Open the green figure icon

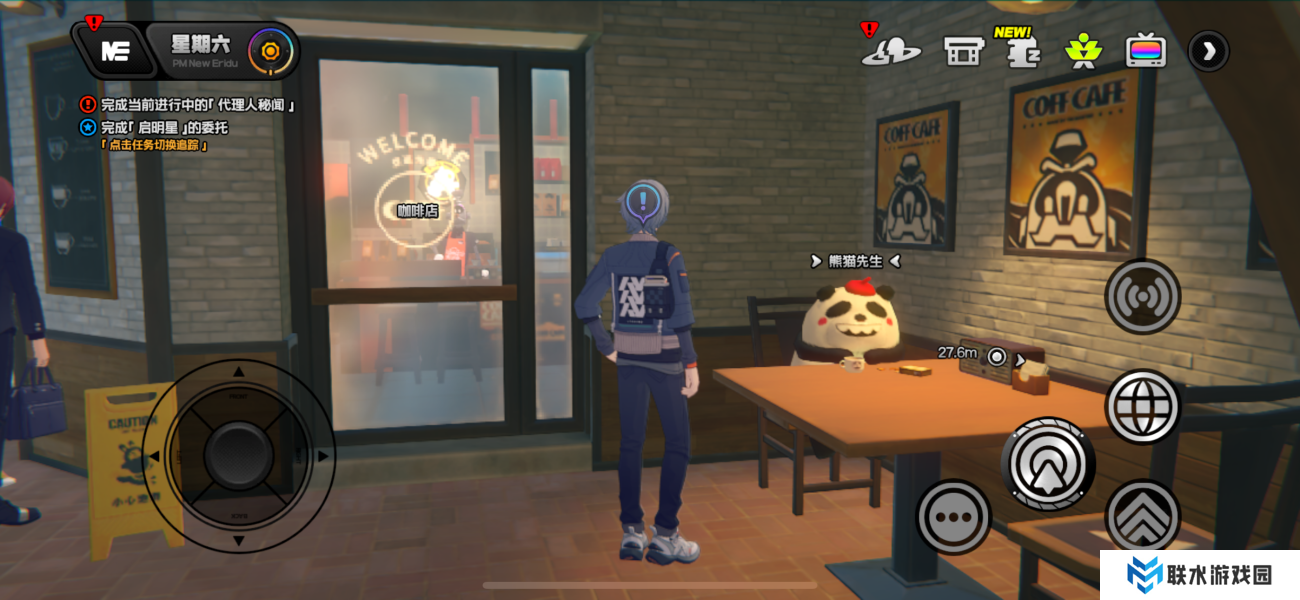coord(1082,50)
